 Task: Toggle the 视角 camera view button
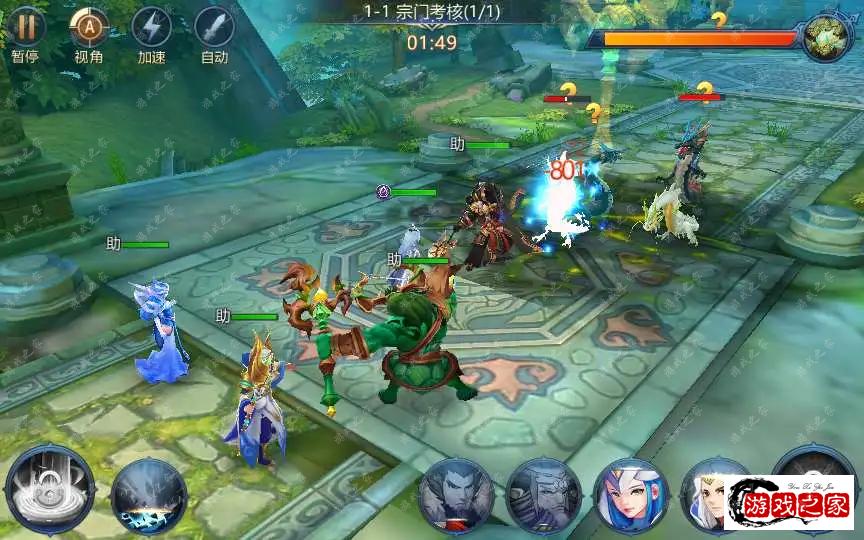[89, 27]
